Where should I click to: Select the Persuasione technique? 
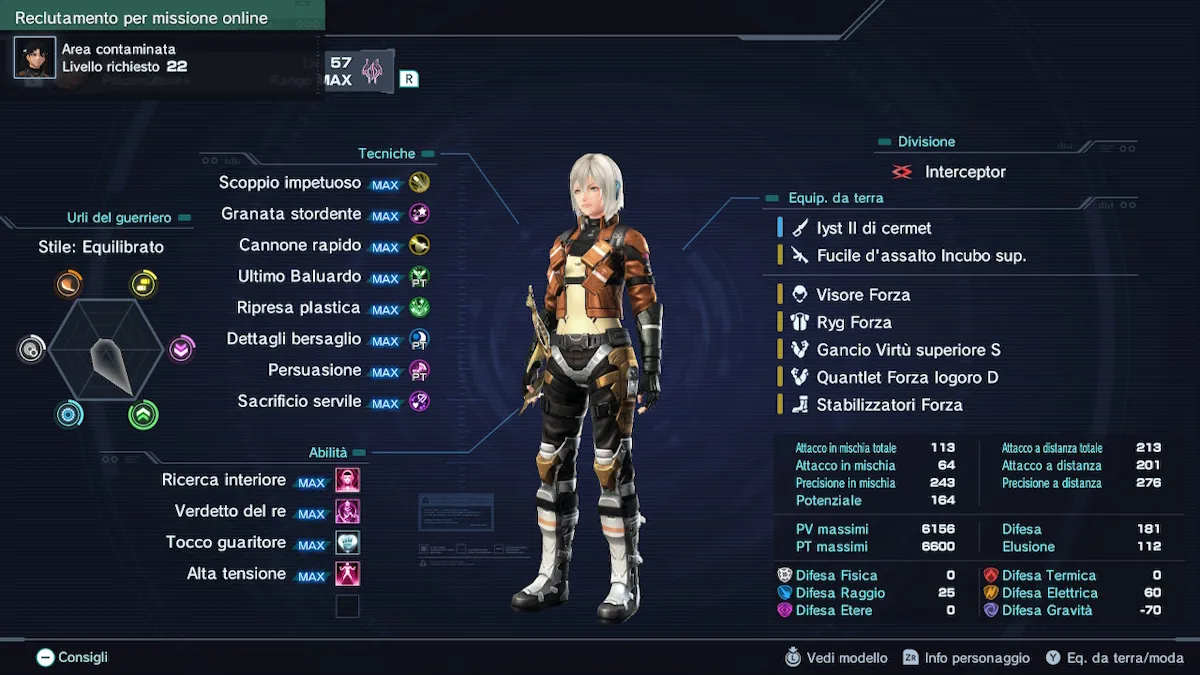314,370
